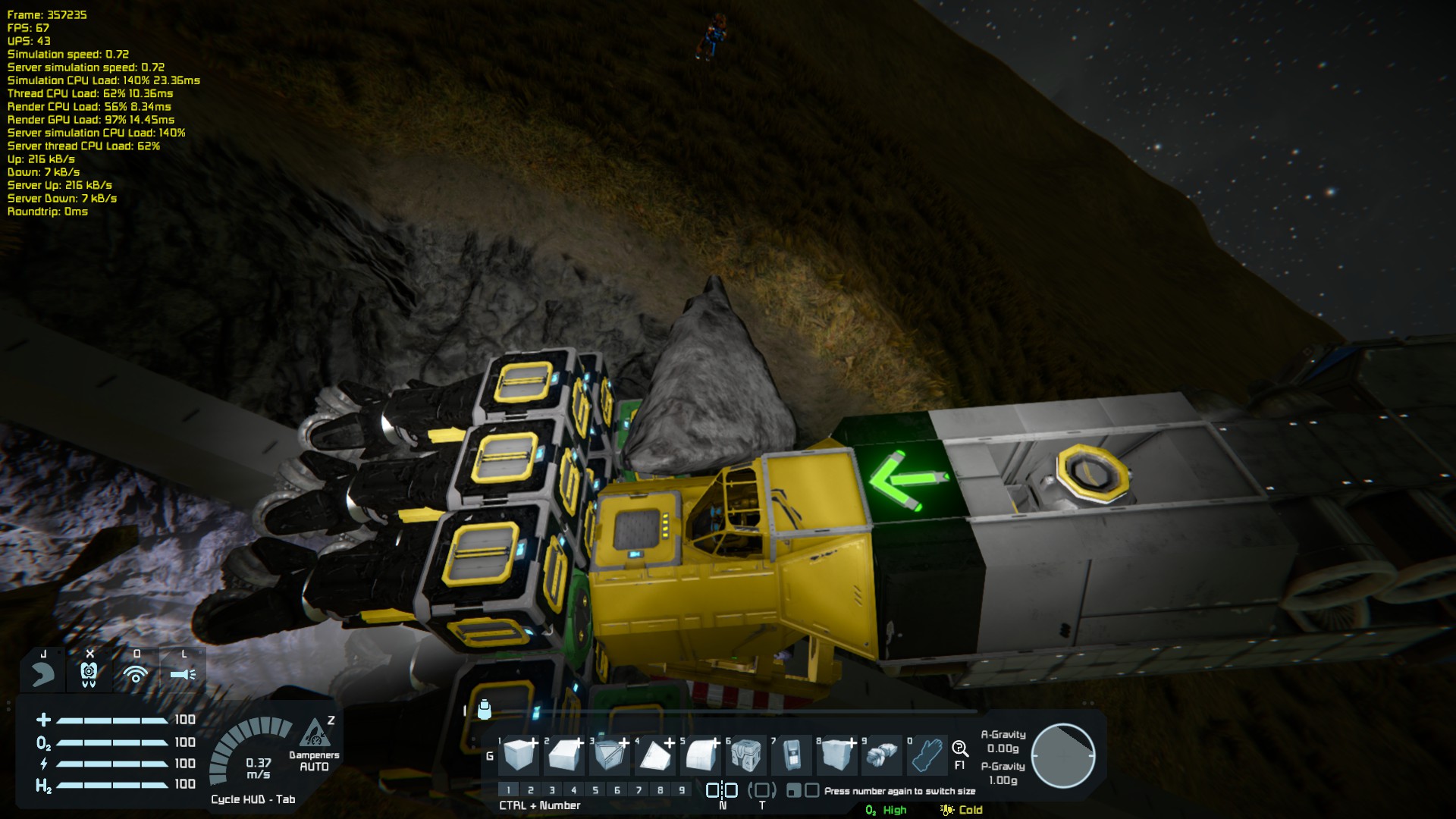Toggle the jetpack icon
The width and height of the screenshot is (1456, 819).
(x=43, y=673)
